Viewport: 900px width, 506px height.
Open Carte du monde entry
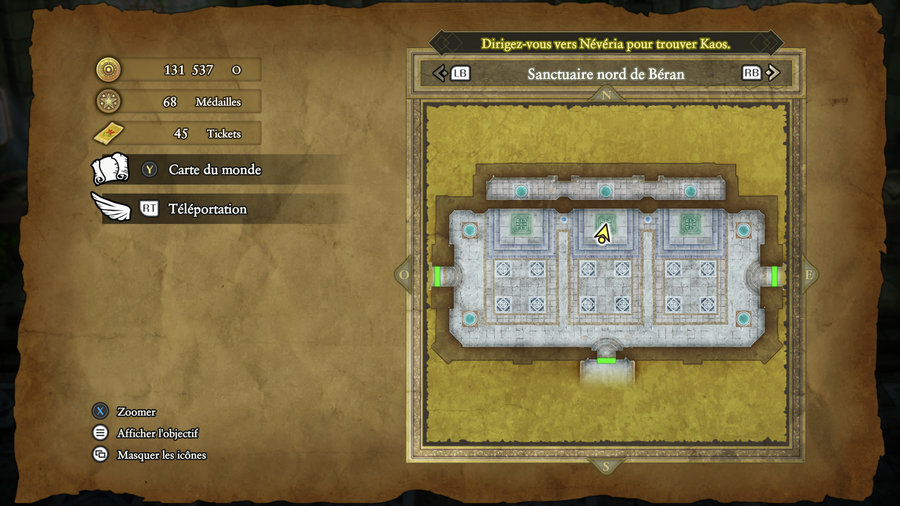click(214, 170)
